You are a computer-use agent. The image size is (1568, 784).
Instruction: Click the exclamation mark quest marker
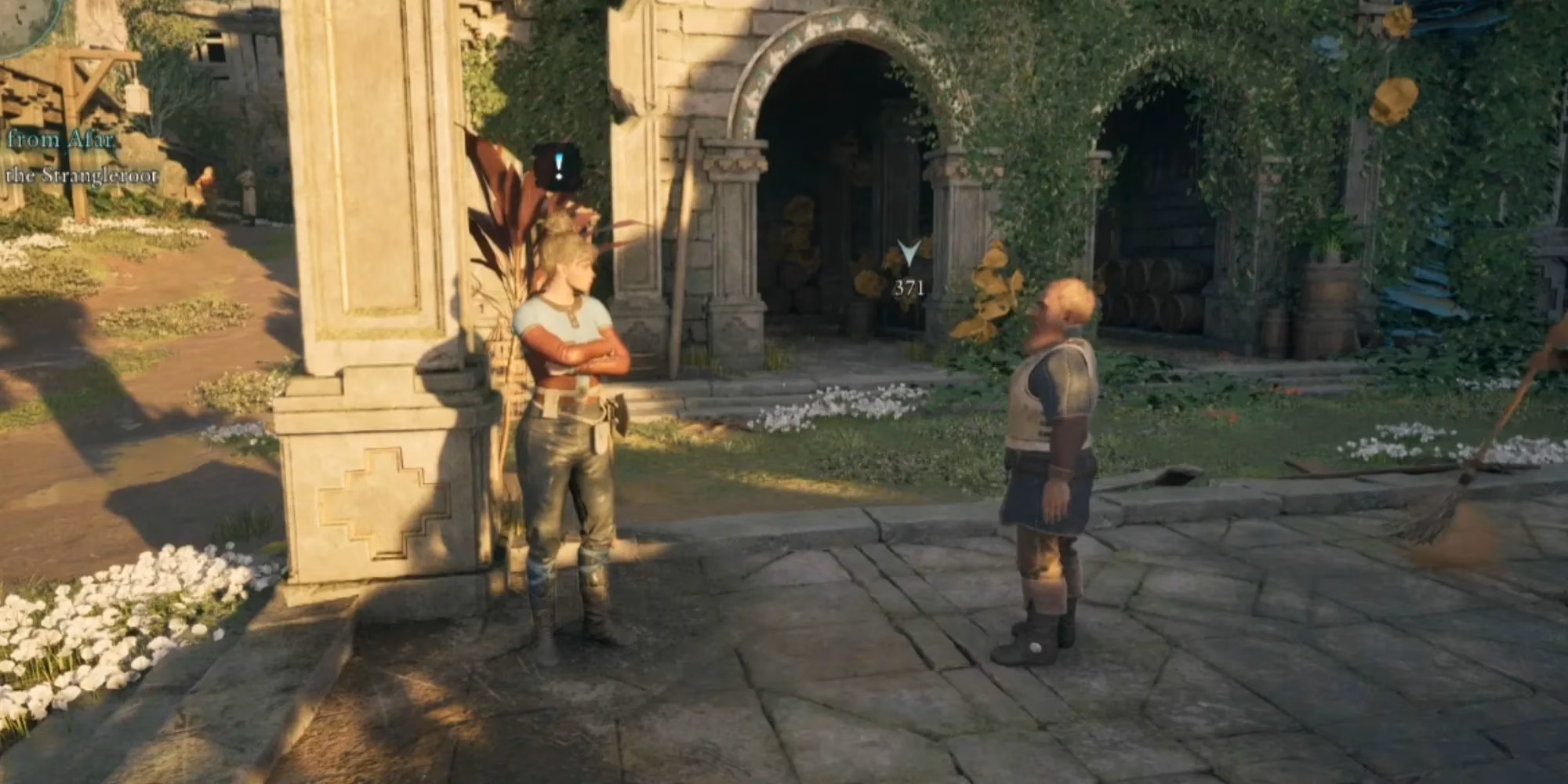tap(557, 166)
